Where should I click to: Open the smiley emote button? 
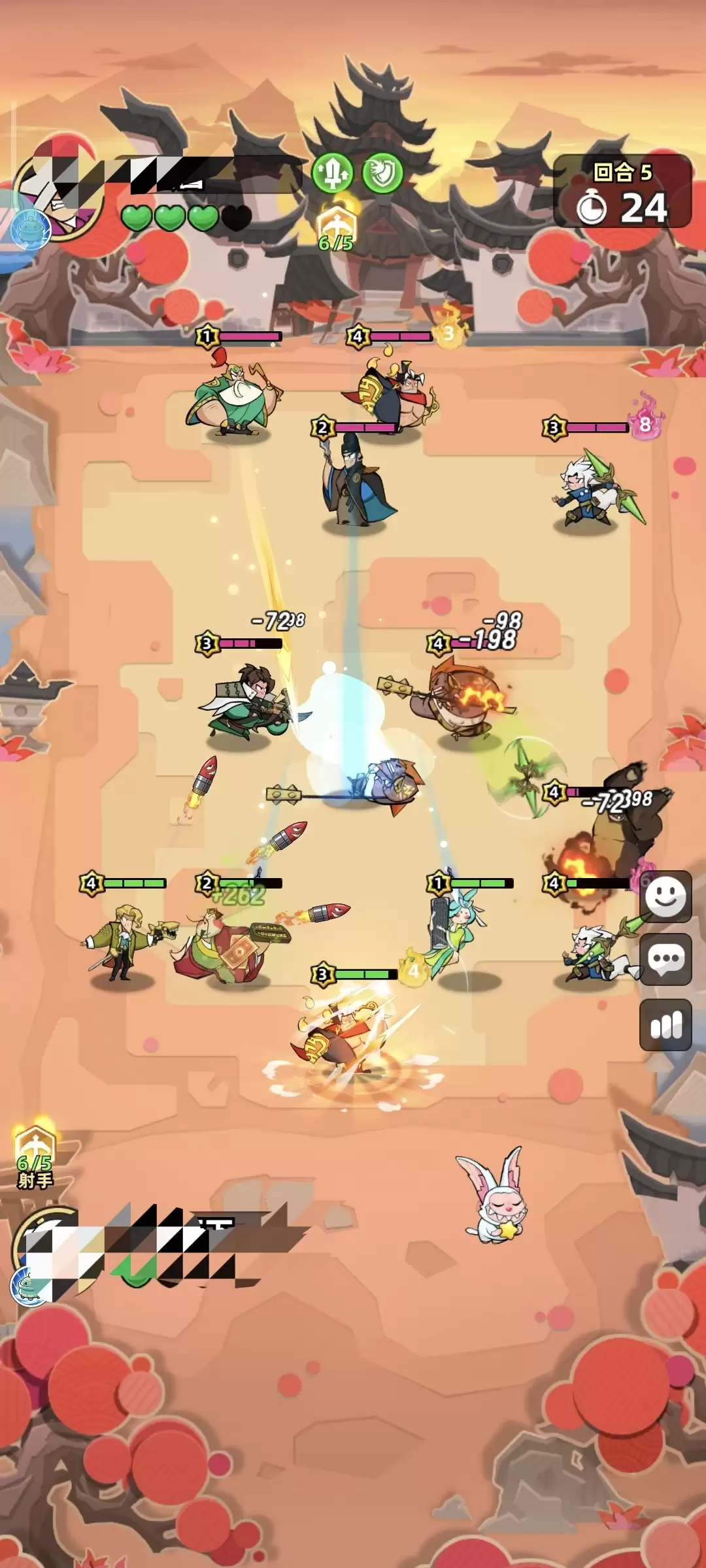(x=665, y=896)
